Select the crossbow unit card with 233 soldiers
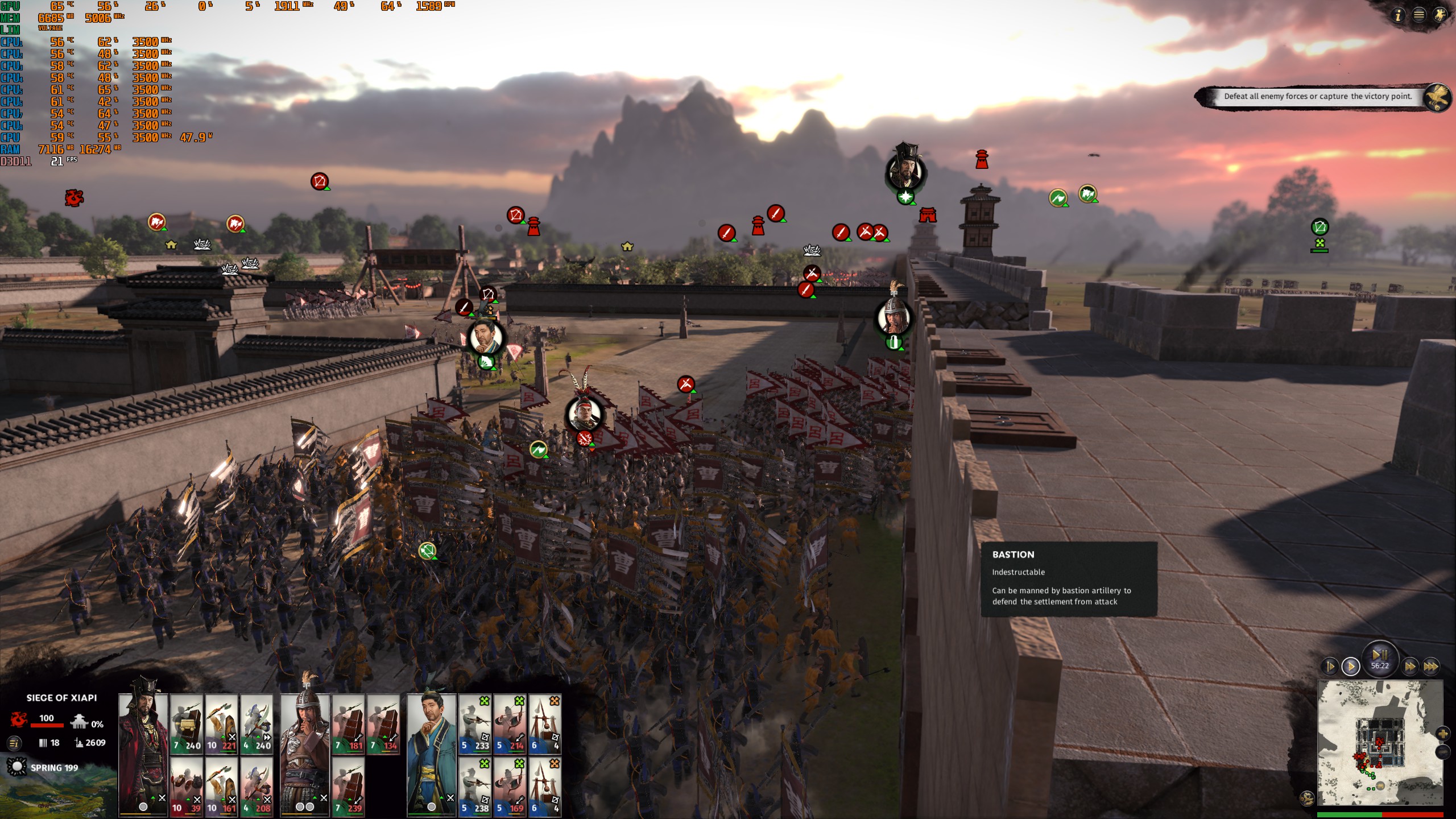Viewport: 1456px width, 819px height. [475, 724]
